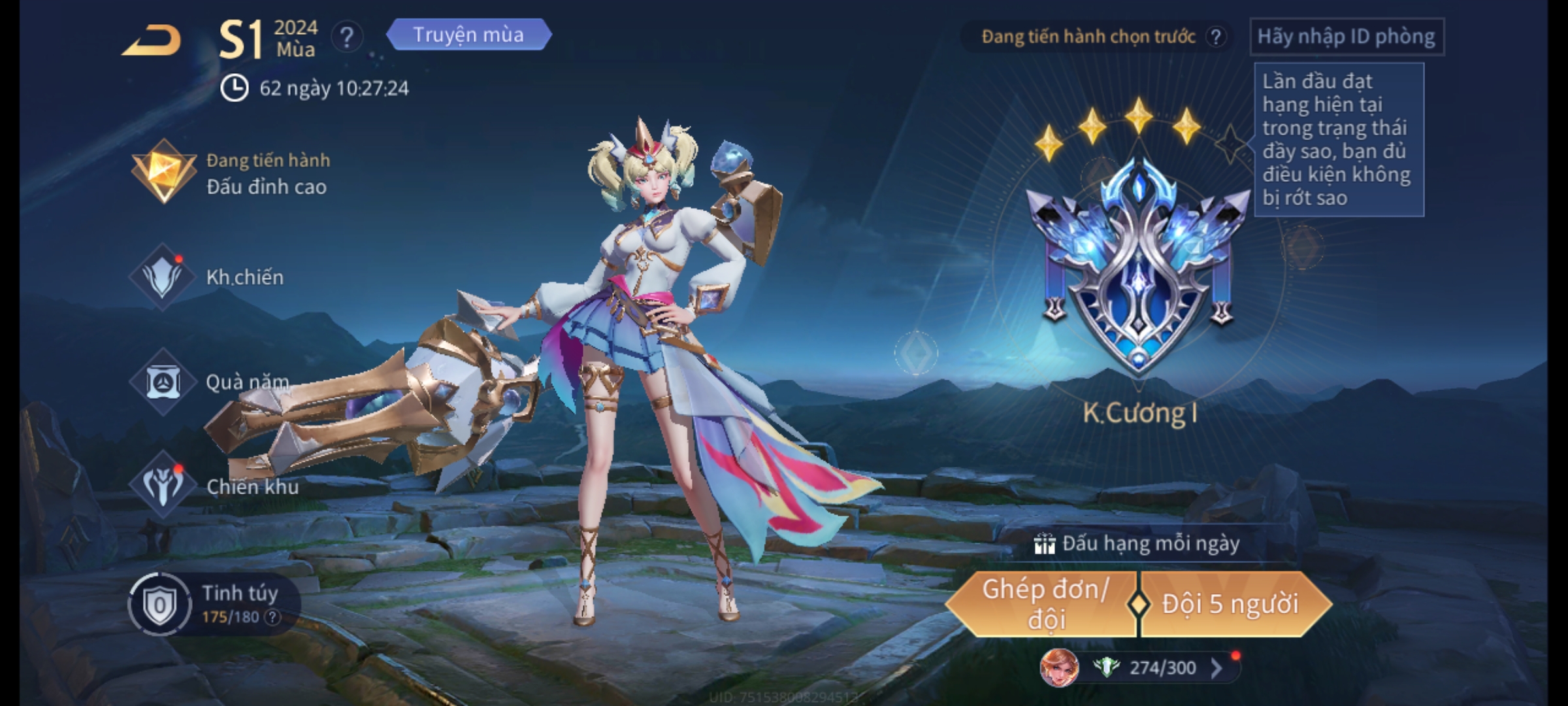
Task: Open the Chiến khu menu
Action: coord(214,486)
